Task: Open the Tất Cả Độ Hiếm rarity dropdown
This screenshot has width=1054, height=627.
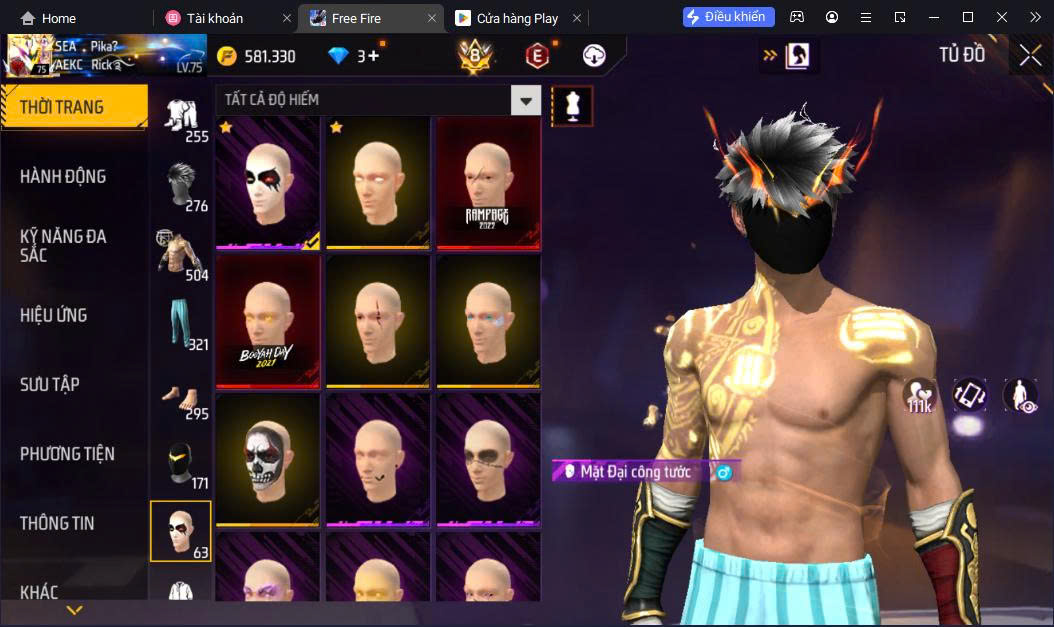Action: click(x=526, y=100)
